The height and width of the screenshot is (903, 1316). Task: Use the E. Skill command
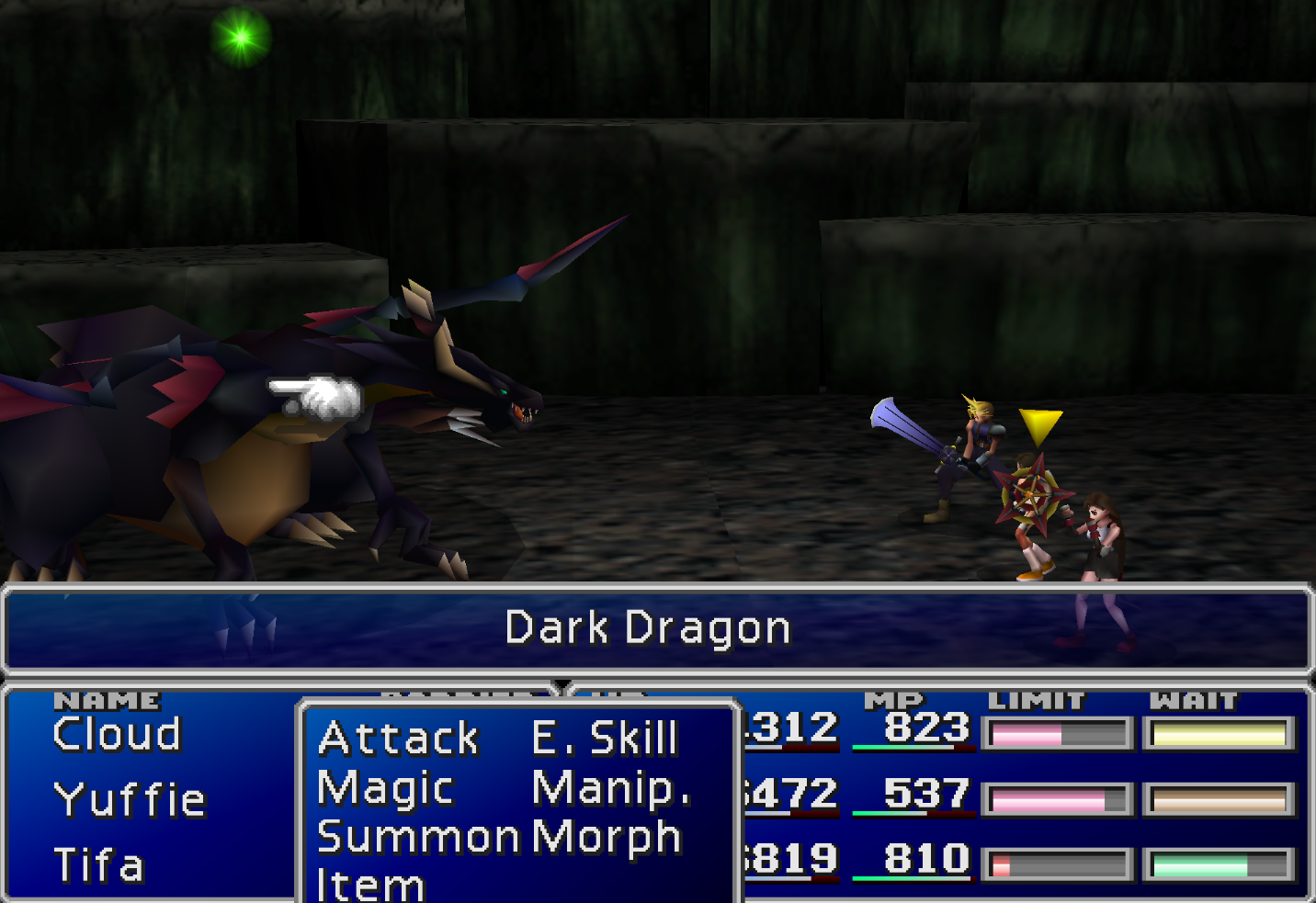pos(605,738)
